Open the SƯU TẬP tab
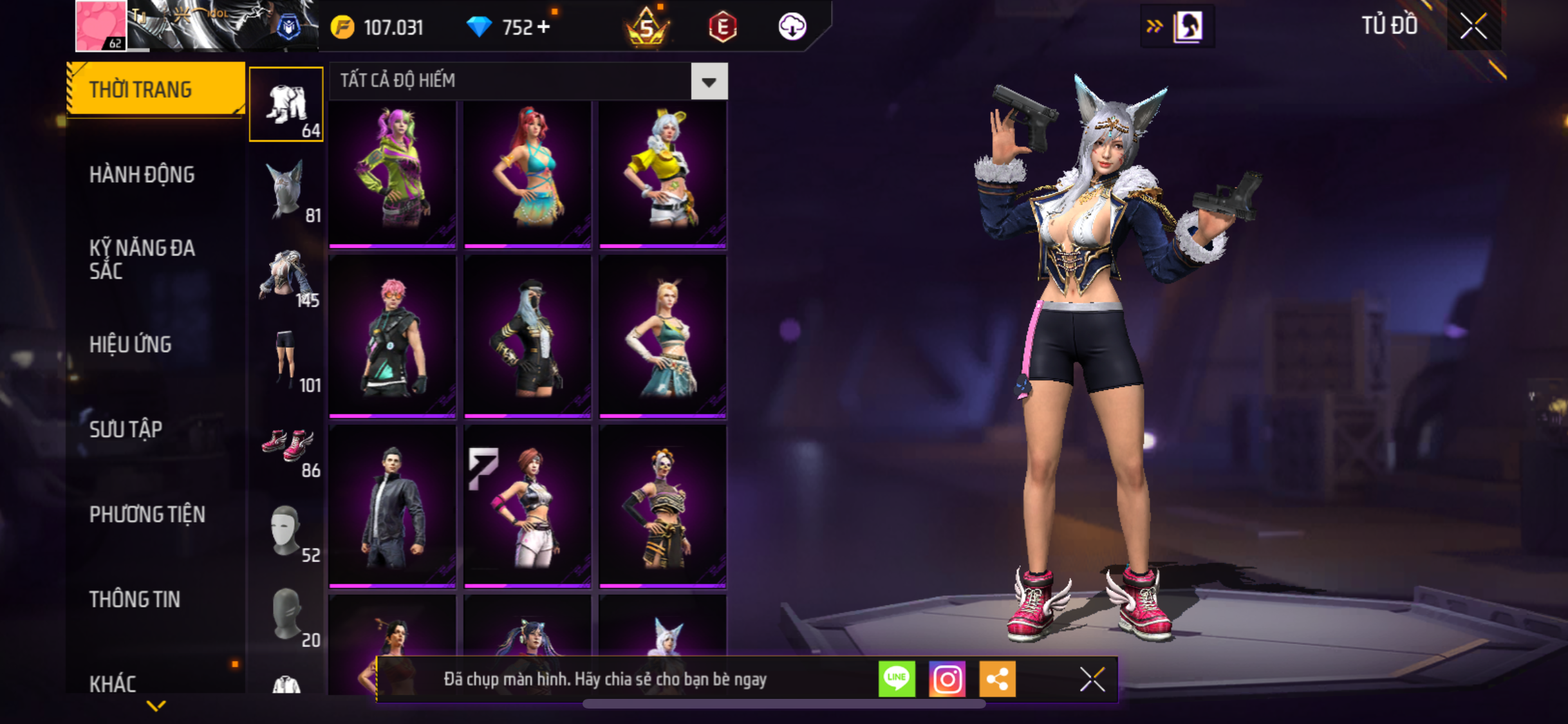This screenshot has width=1568, height=724. (126, 429)
